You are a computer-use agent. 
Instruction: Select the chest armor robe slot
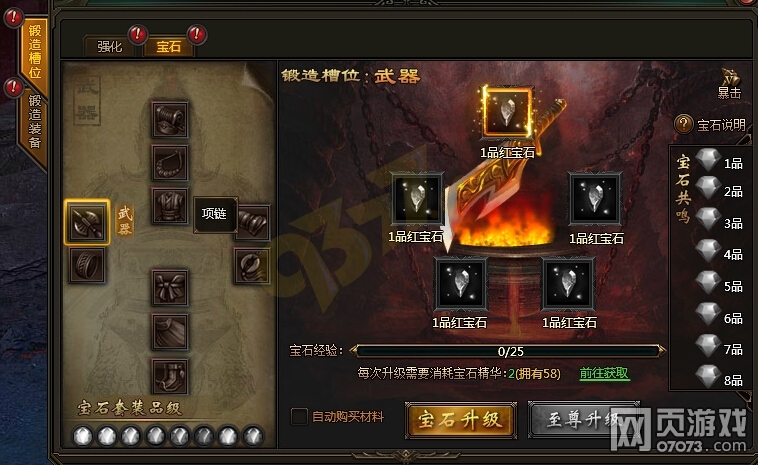click(x=170, y=206)
